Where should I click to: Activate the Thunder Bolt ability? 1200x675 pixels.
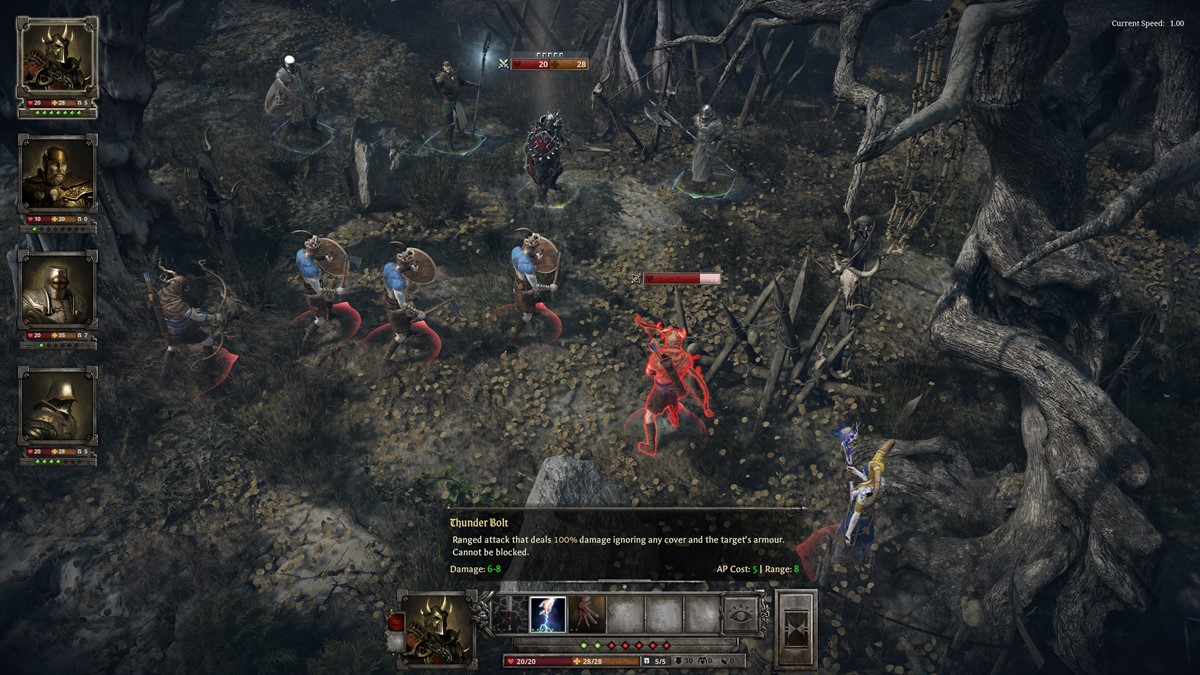547,615
